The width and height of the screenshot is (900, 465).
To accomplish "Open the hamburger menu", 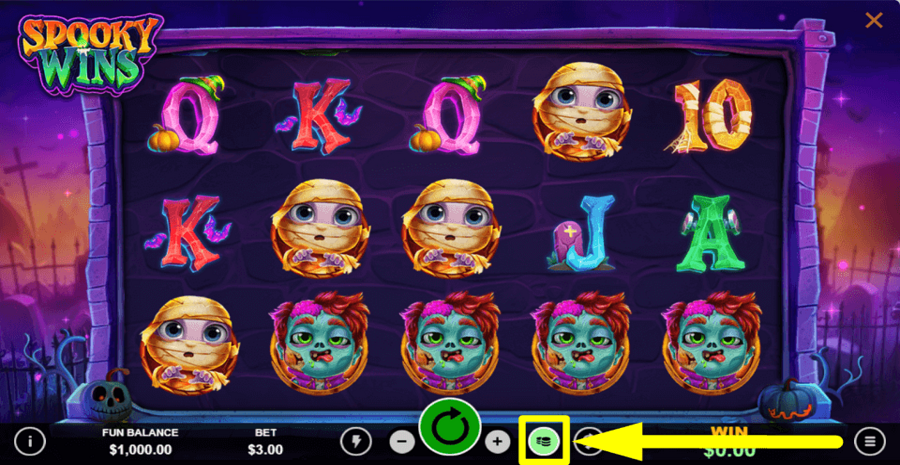I will (869, 441).
